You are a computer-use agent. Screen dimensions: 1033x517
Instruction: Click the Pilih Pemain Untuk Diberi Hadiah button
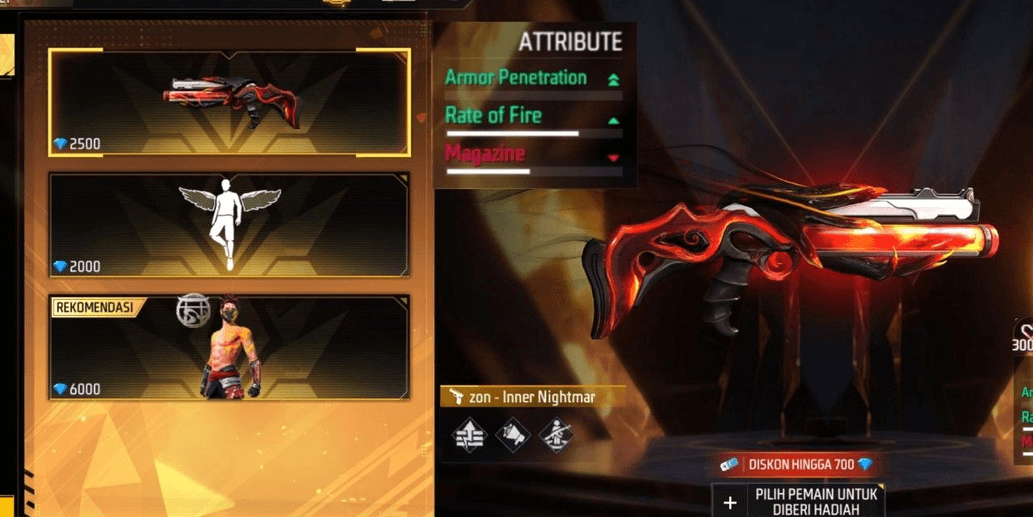tap(798, 501)
